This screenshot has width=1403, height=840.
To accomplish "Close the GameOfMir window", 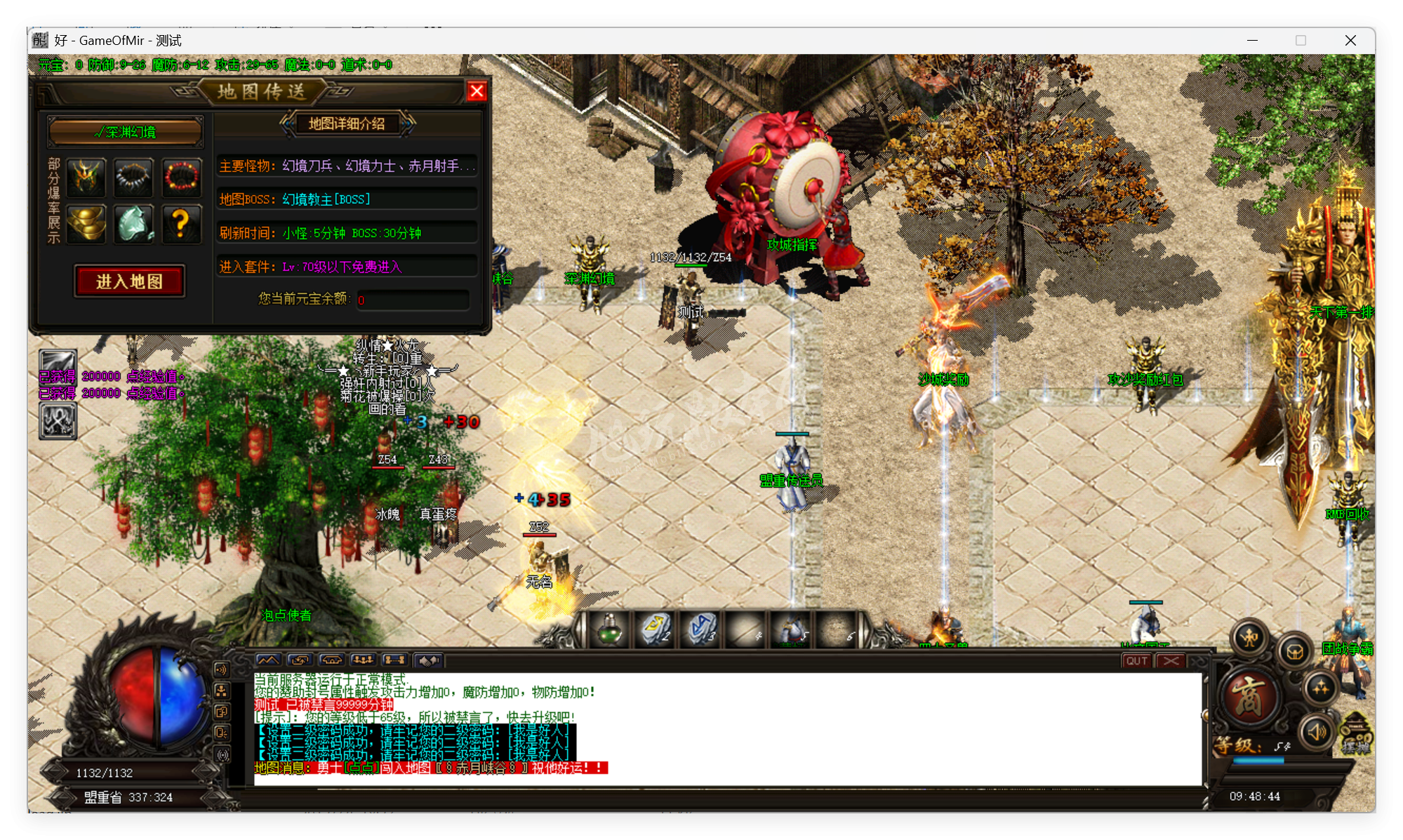I will click(x=1350, y=41).
